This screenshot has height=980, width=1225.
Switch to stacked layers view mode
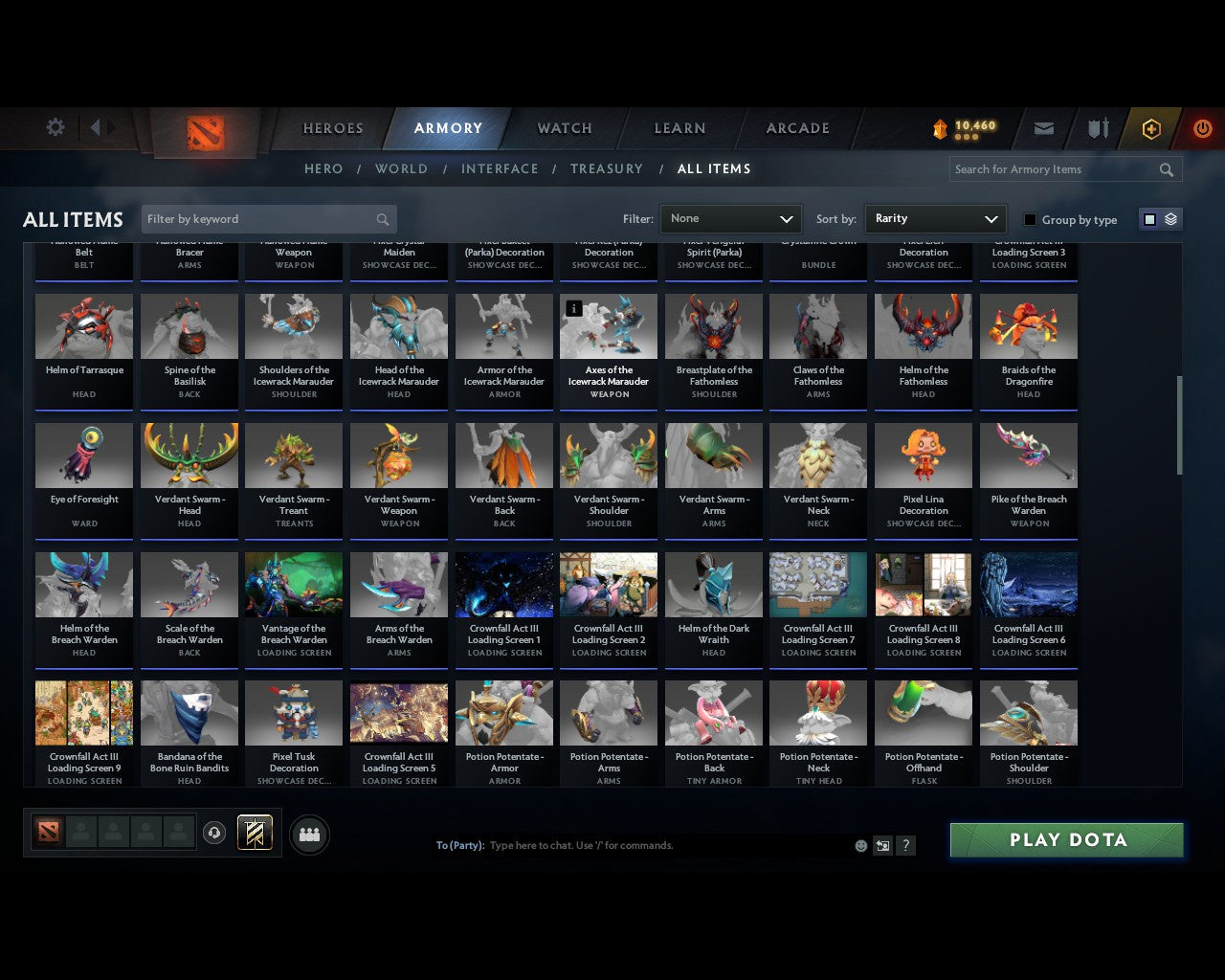[1169, 218]
